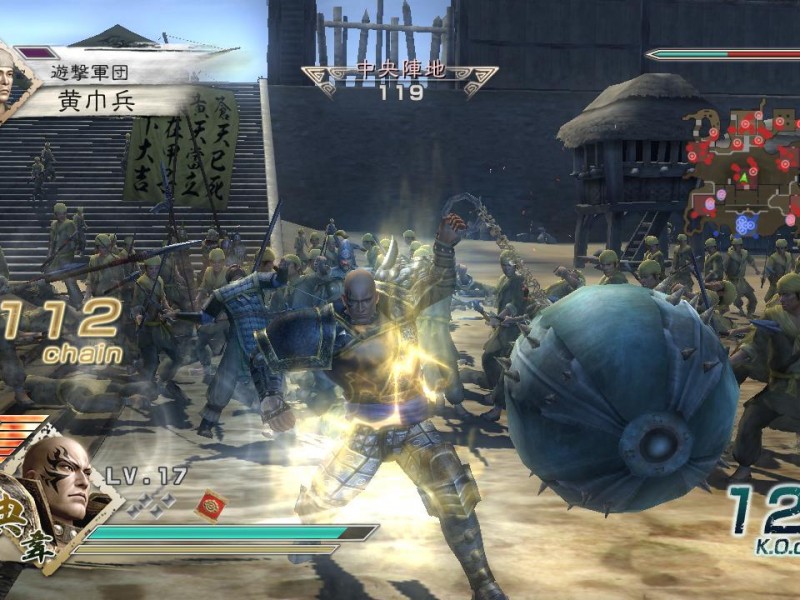Select the bald warrior player portrait
The image size is (800, 600).
tap(55, 480)
